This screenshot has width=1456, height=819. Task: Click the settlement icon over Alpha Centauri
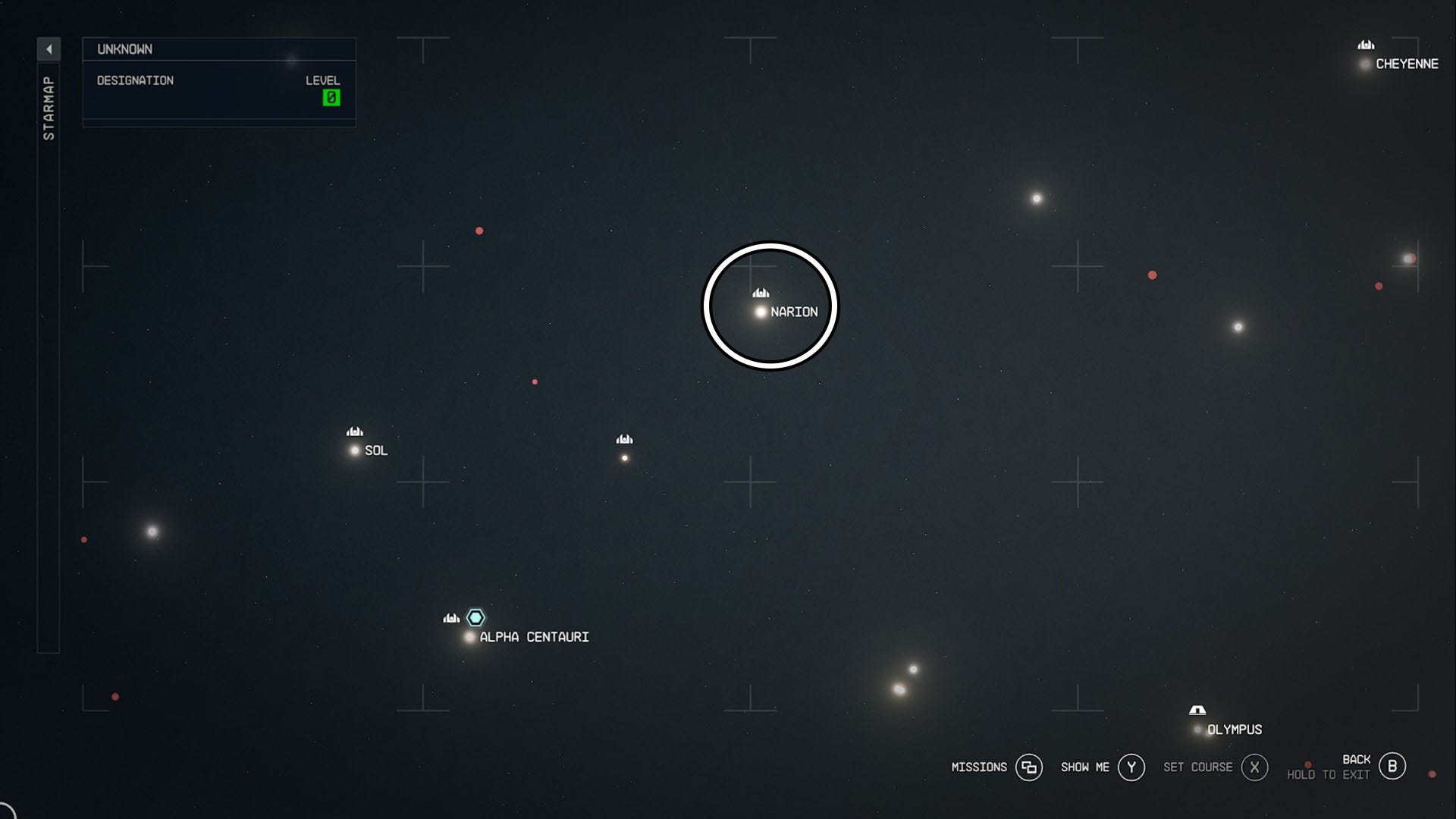point(450,618)
